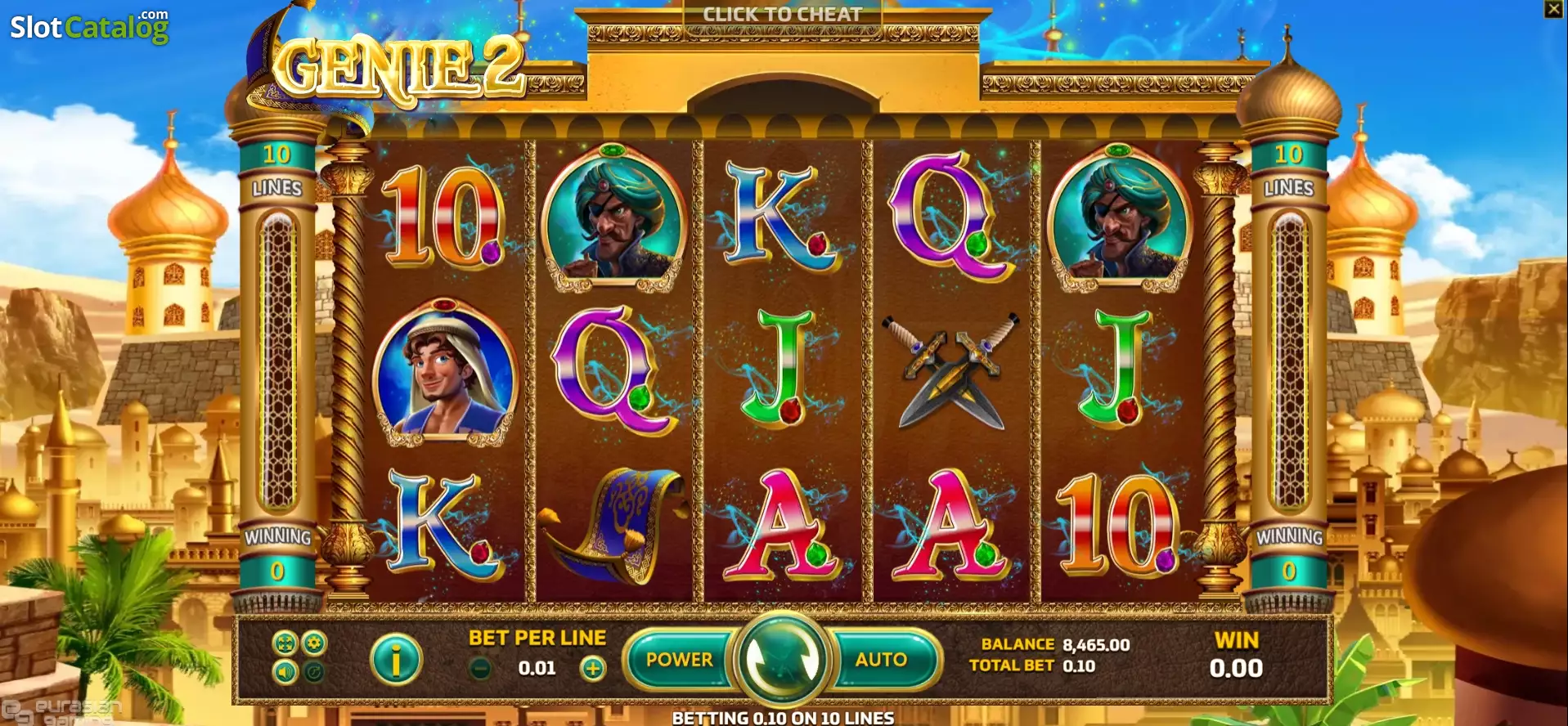The height and width of the screenshot is (726, 1568).
Task: Enable AUTO spin mode
Action: pos(879,659)
